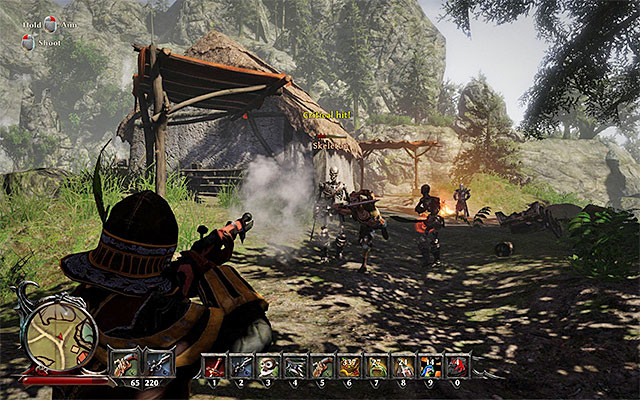Viewport: 640px width, 400px height.
Task: Select hotbar slot 4 weapon
Action: point(295,366)
